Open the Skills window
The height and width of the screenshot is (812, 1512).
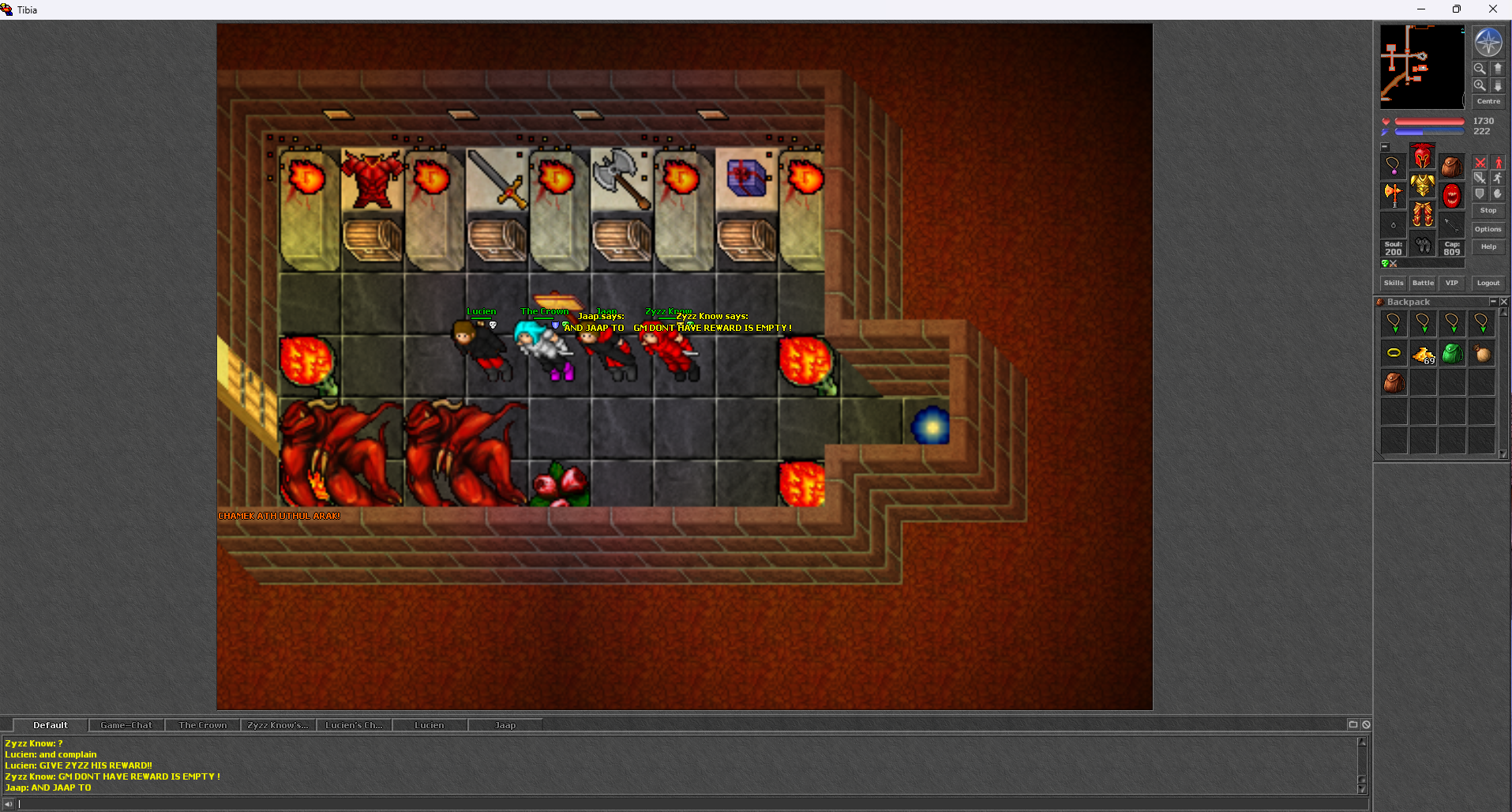click(x=1394, y=283)
